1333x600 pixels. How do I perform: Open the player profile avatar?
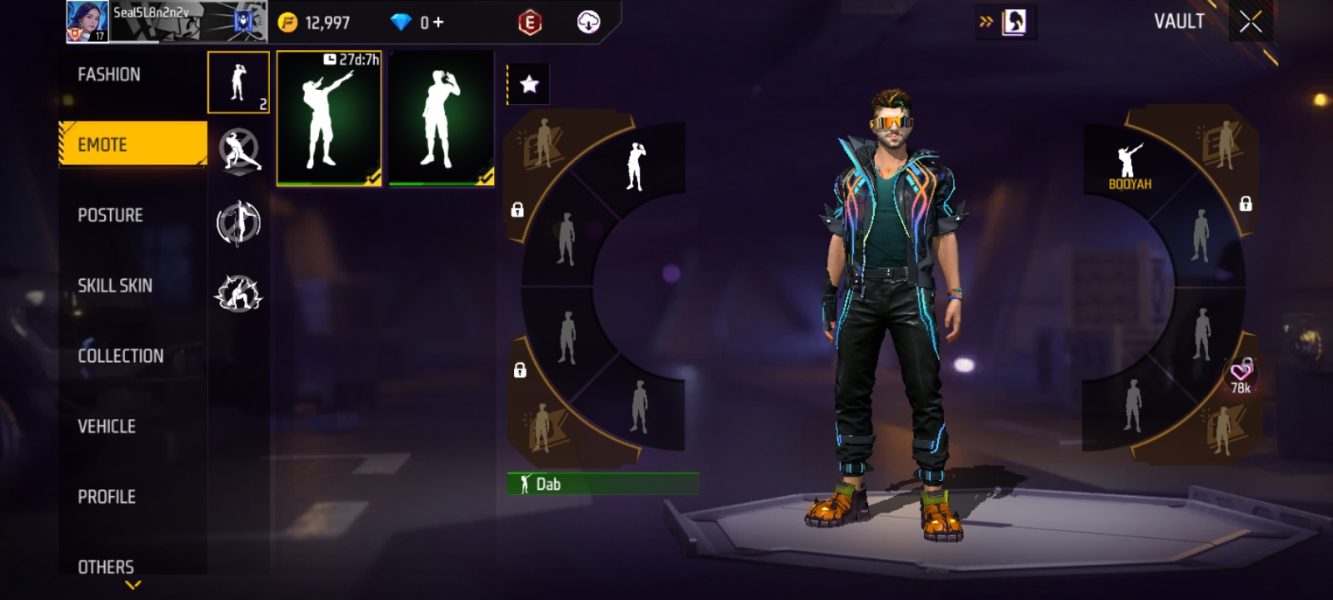86,20
